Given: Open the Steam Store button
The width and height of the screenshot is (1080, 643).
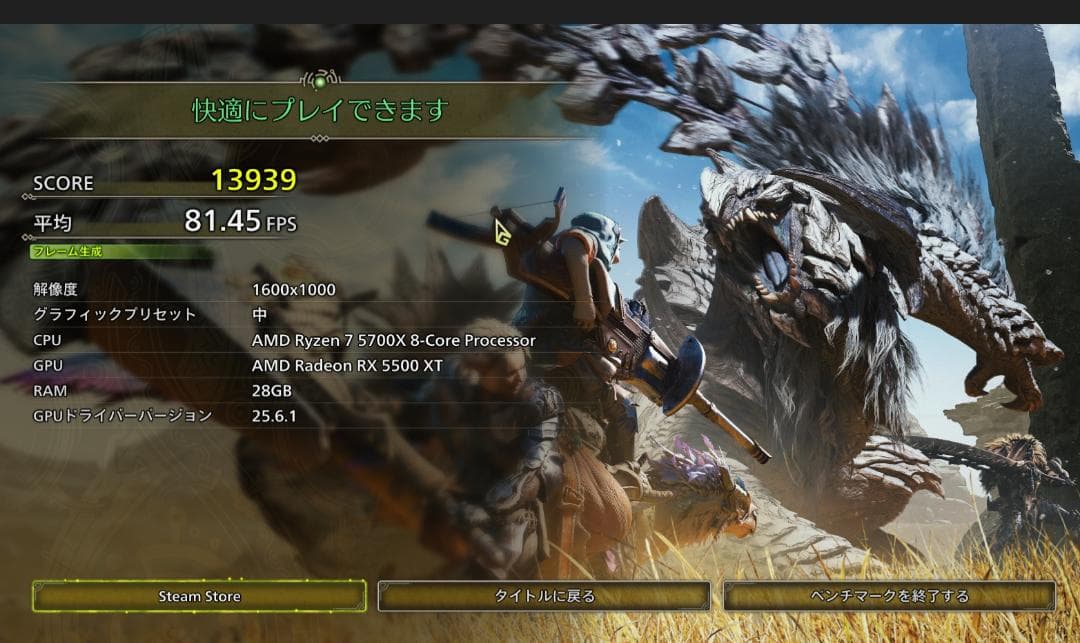Looking at the screenshot, I should [x=199, y=596].
